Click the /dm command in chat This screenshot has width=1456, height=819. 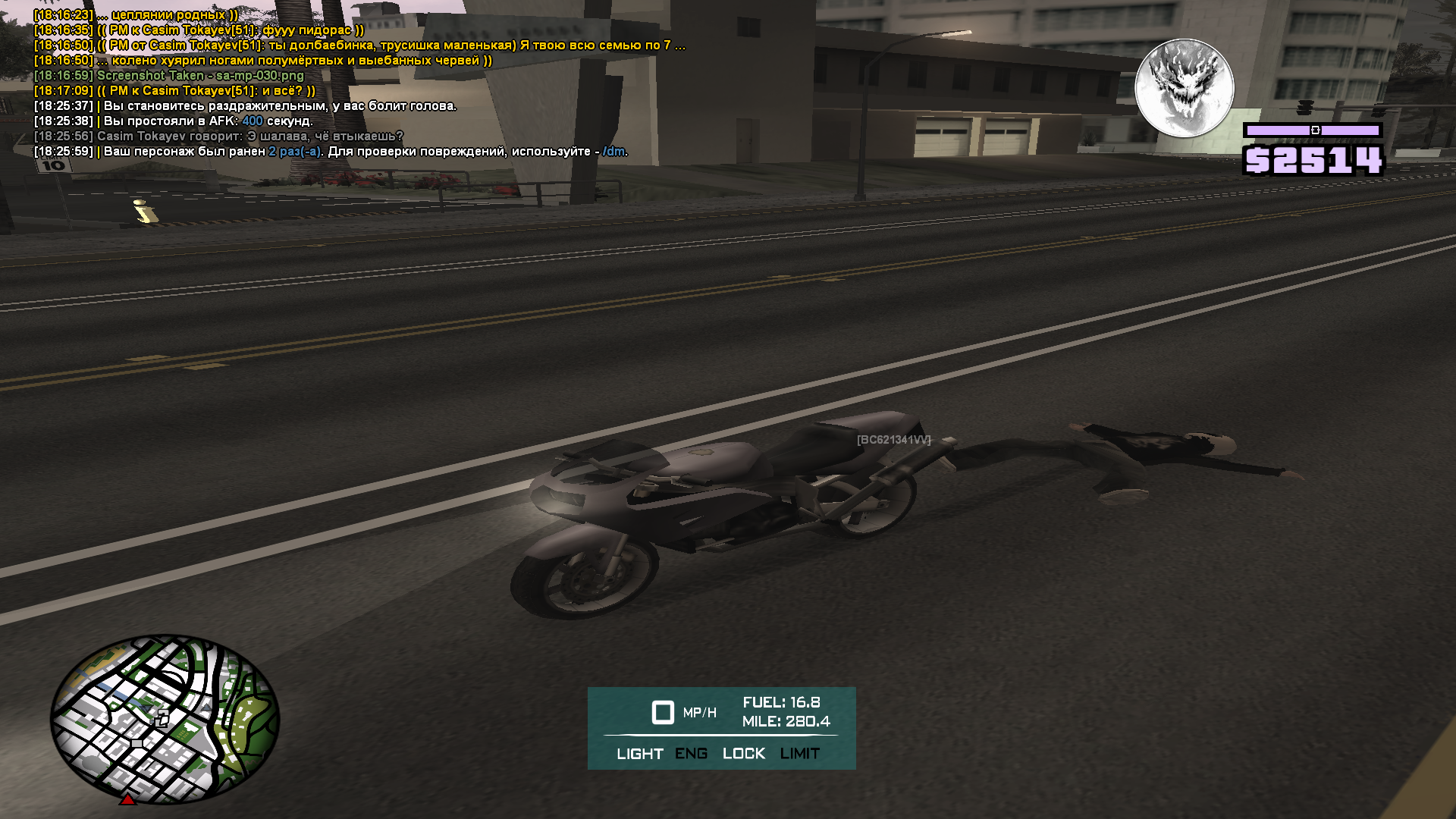[613, 152]
